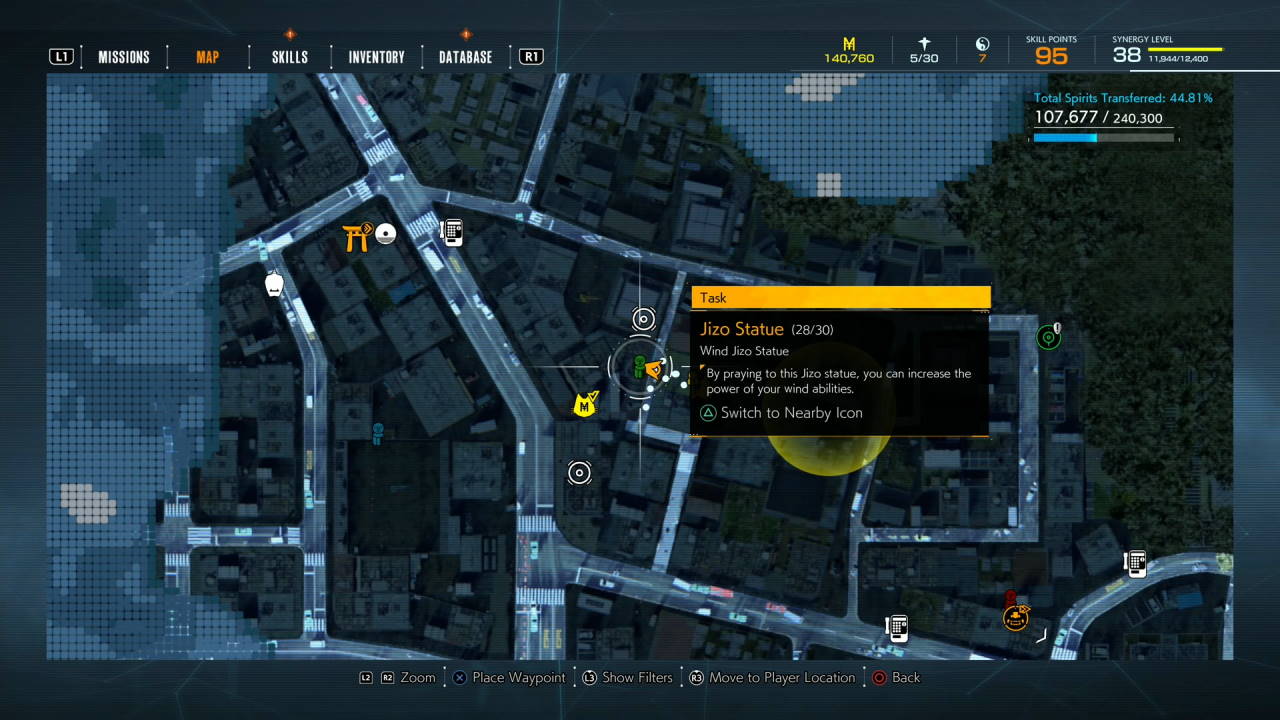The width and height of the screenshot is (1280, 720).
Task: Choose the payphone marker near the torii gate
Action: (x=452, y=231)
